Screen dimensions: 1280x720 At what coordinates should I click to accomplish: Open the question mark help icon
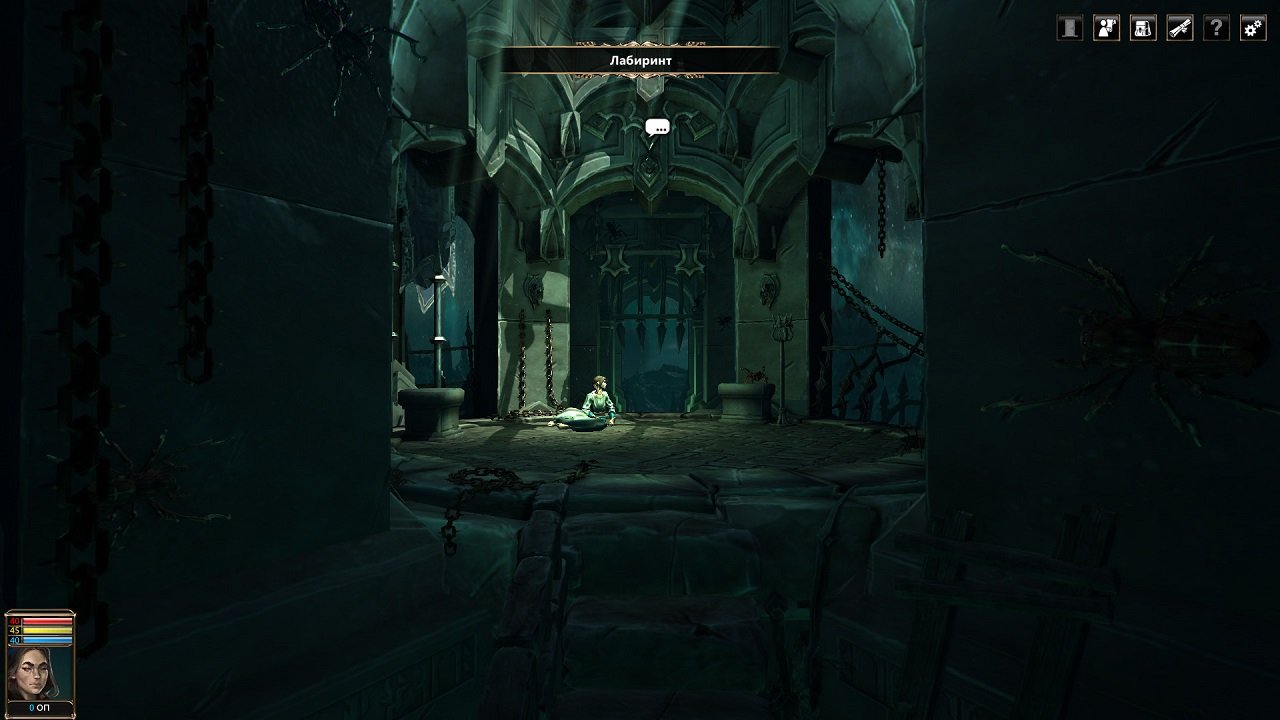[1216, 28]
